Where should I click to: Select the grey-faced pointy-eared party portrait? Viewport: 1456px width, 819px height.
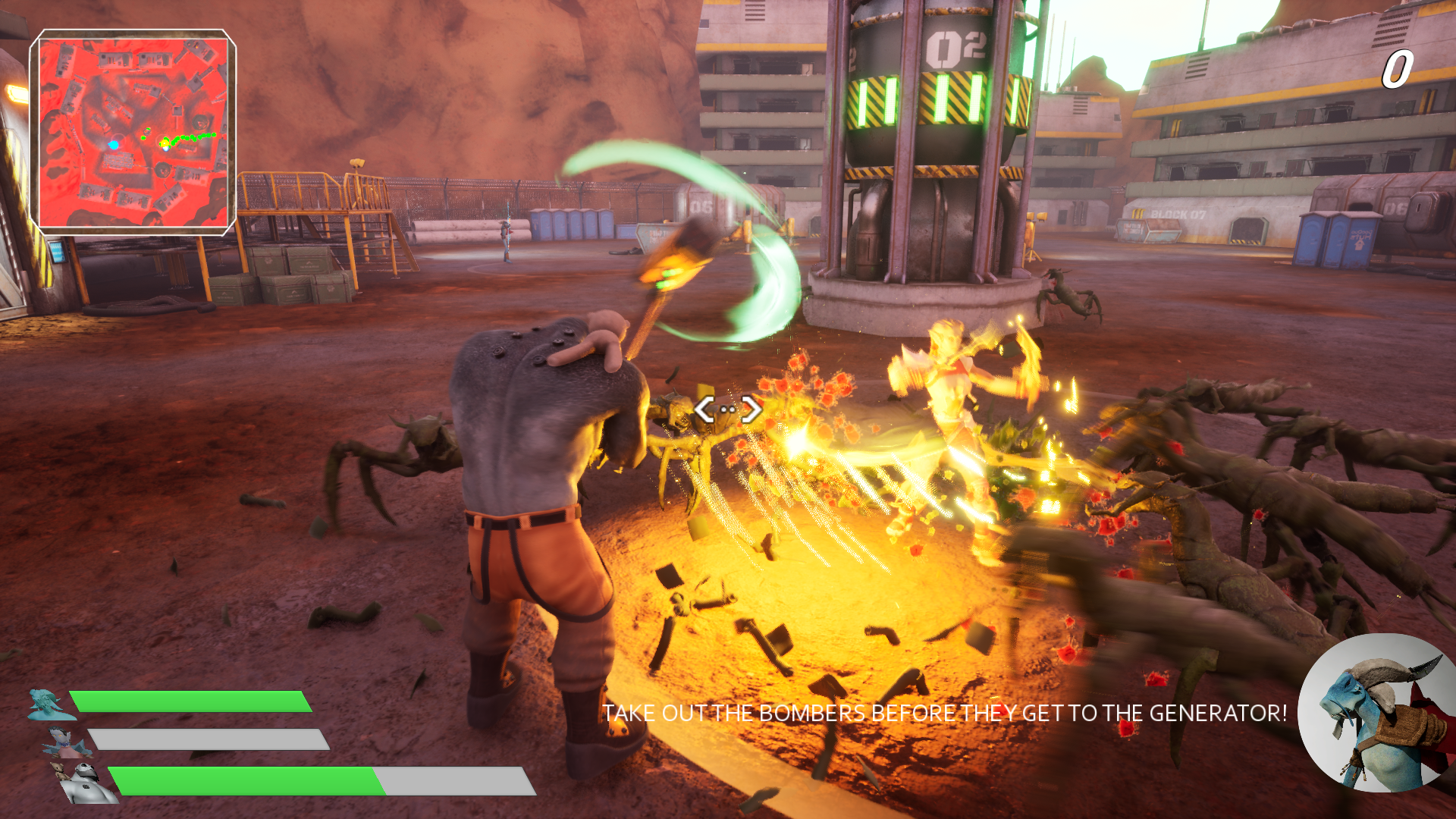point(68,742)
